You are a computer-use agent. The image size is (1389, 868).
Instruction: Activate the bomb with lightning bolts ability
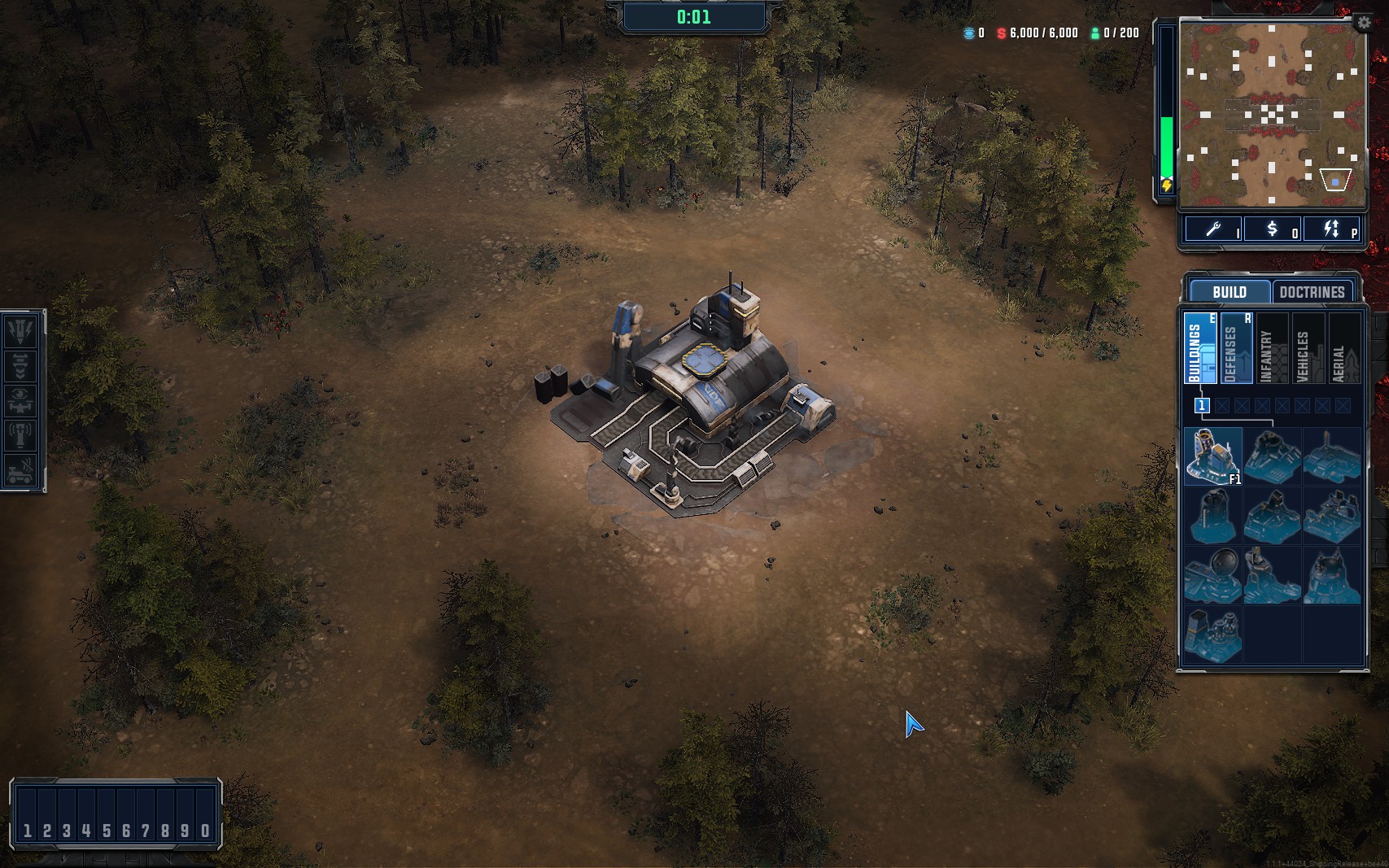[21, 330]
